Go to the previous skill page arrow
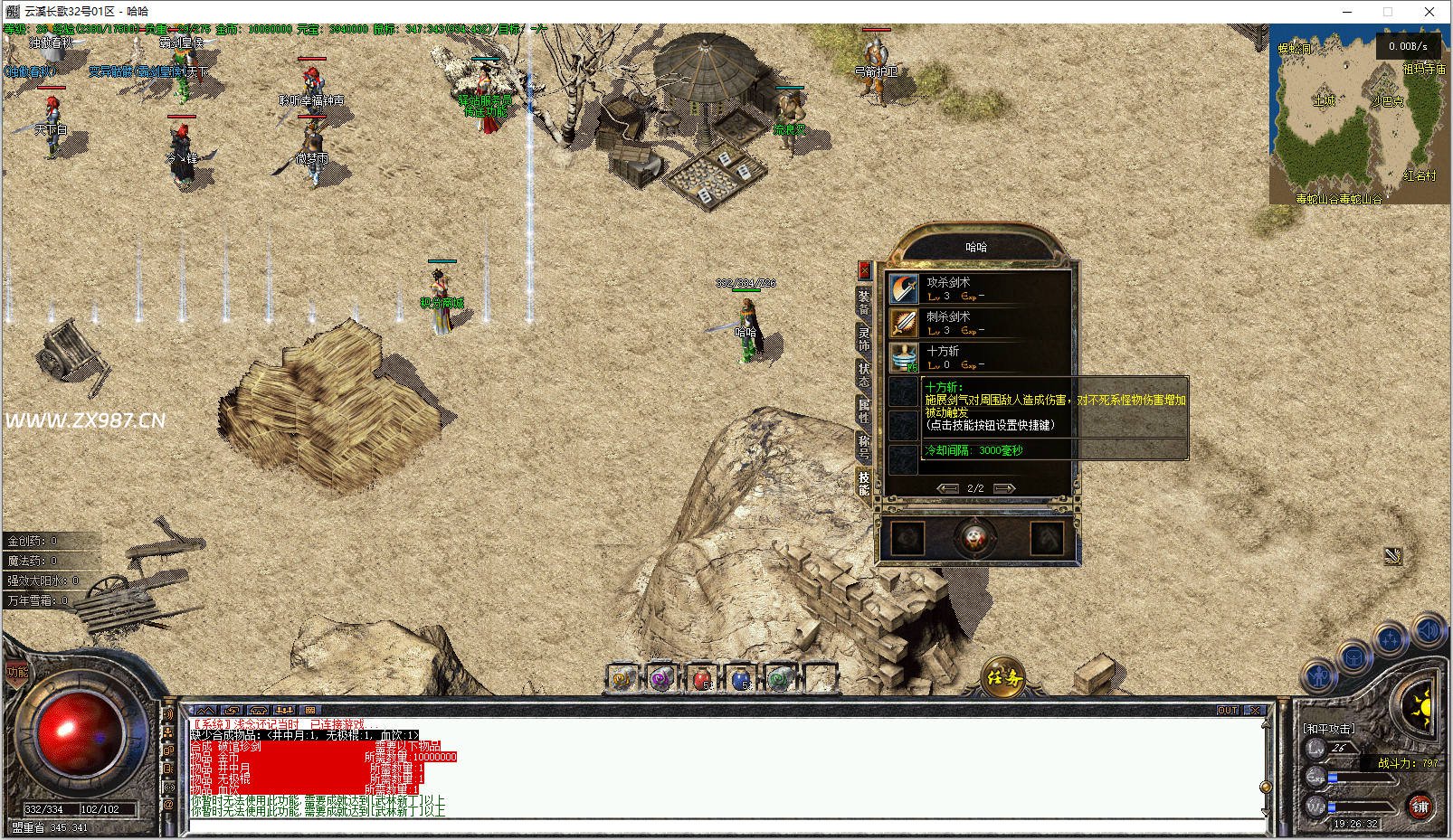The width and height of the screenshot is (1453, 840). click(947, 488)
